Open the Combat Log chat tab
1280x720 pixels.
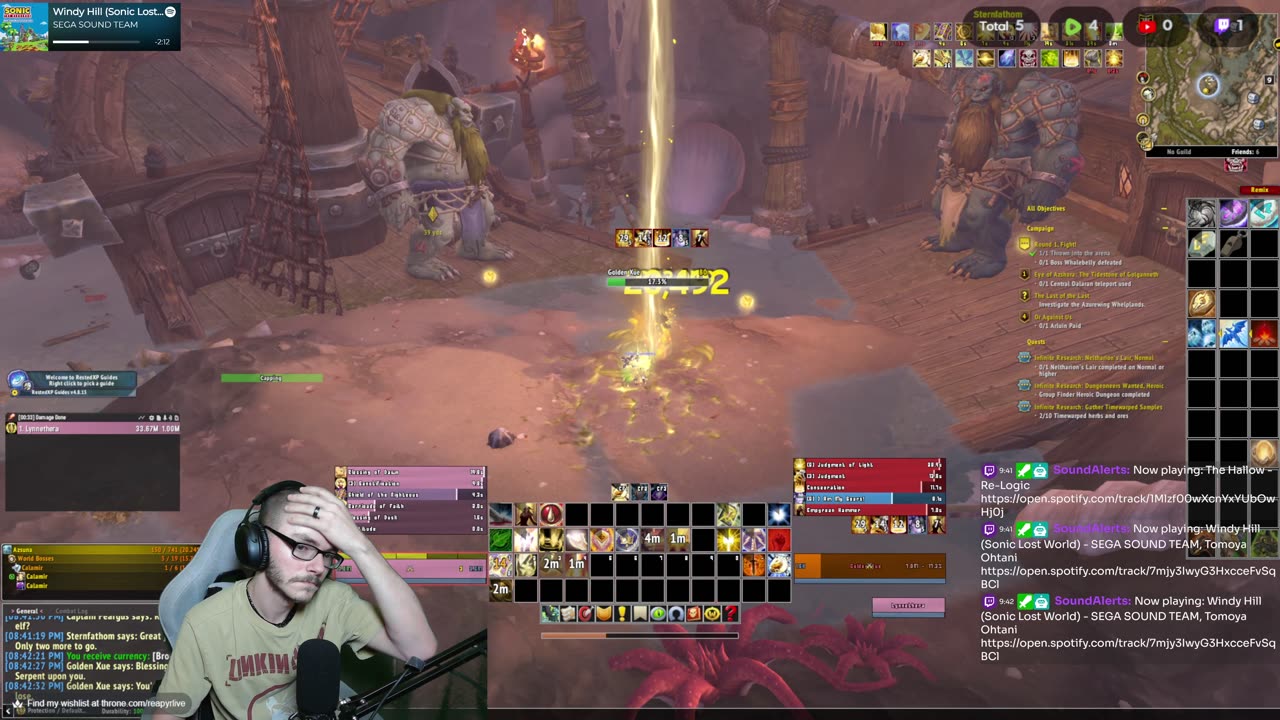pyautogui.click(x=72, y=610)
